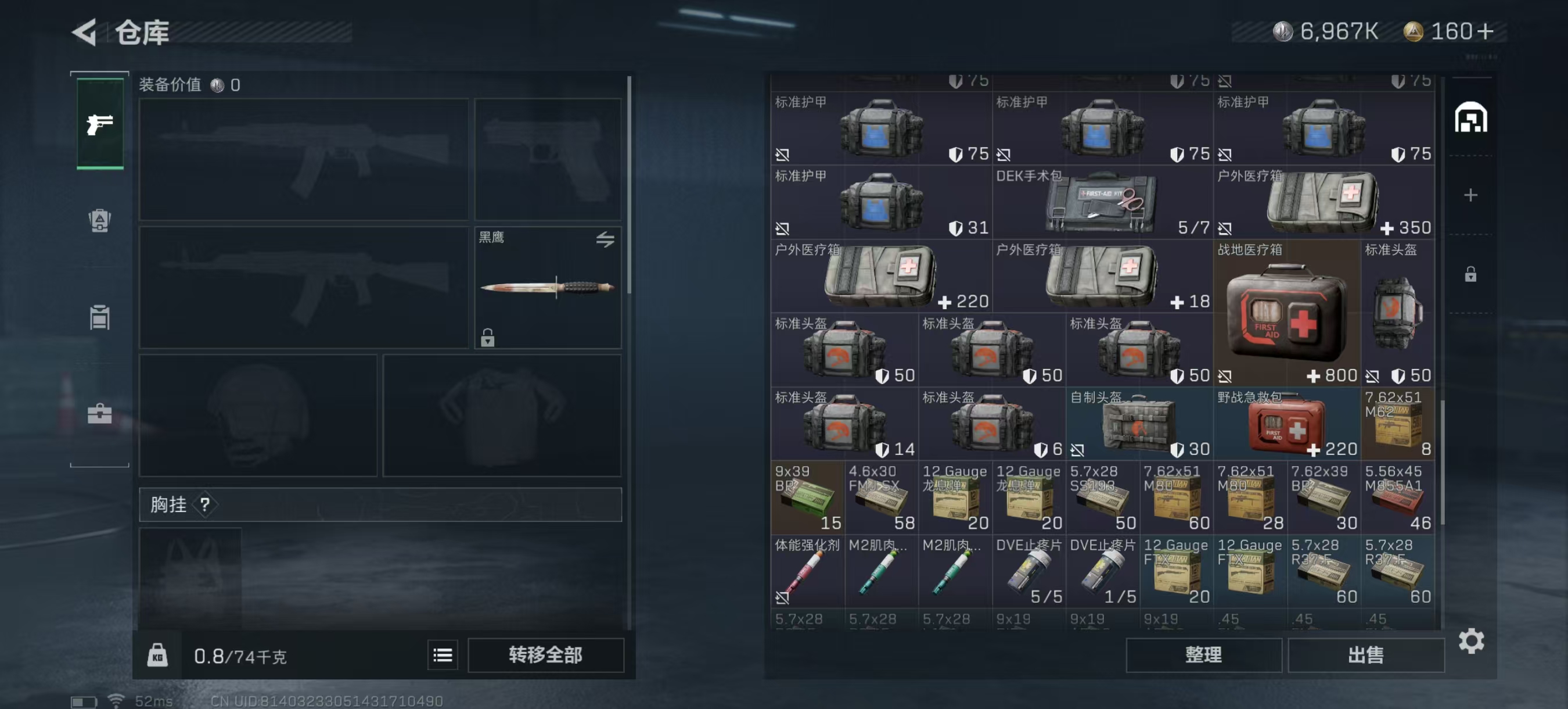The width and height of the screenshot is (1568, 709).
Task: Select the 9x39 BP ammo box
Action: pos(807,497)
